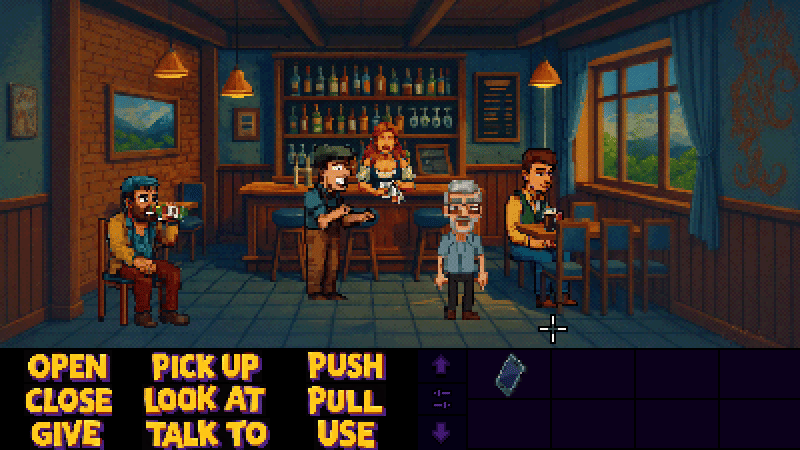Choose the CLOSE verb
This screenshot has width=800, height=450.
tap(68, 400)
